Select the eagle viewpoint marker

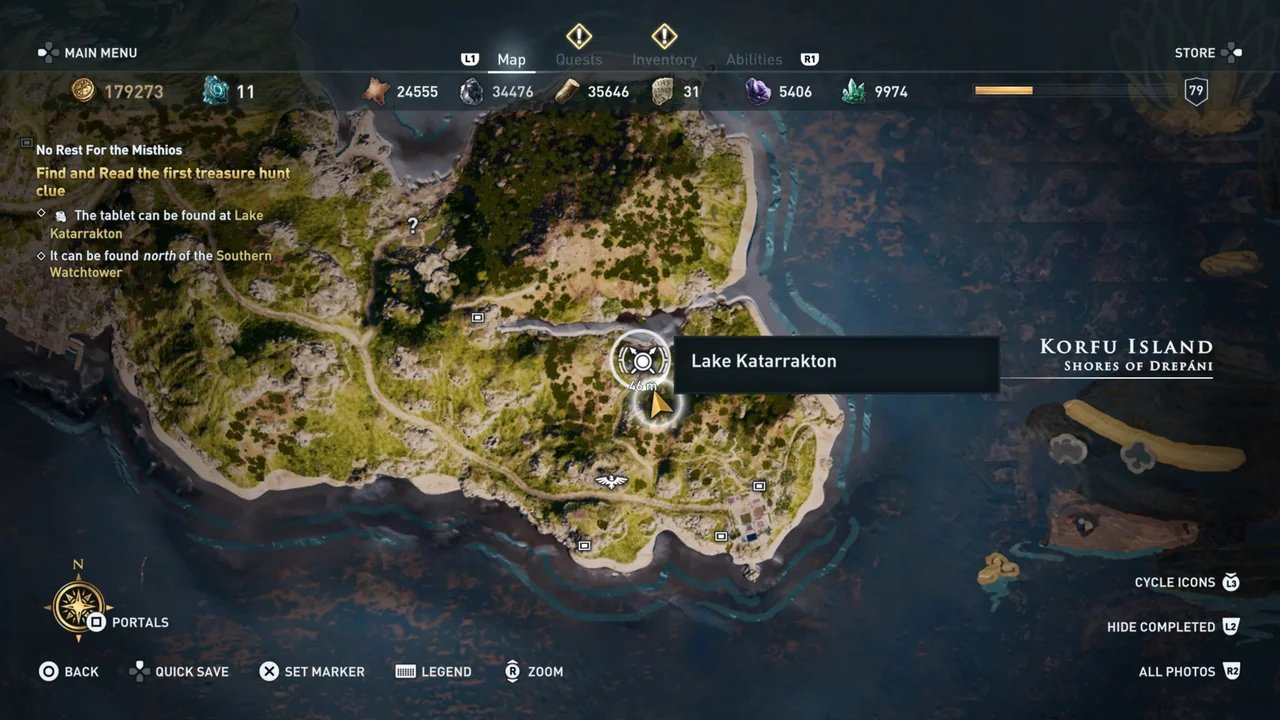coord(610,482)
